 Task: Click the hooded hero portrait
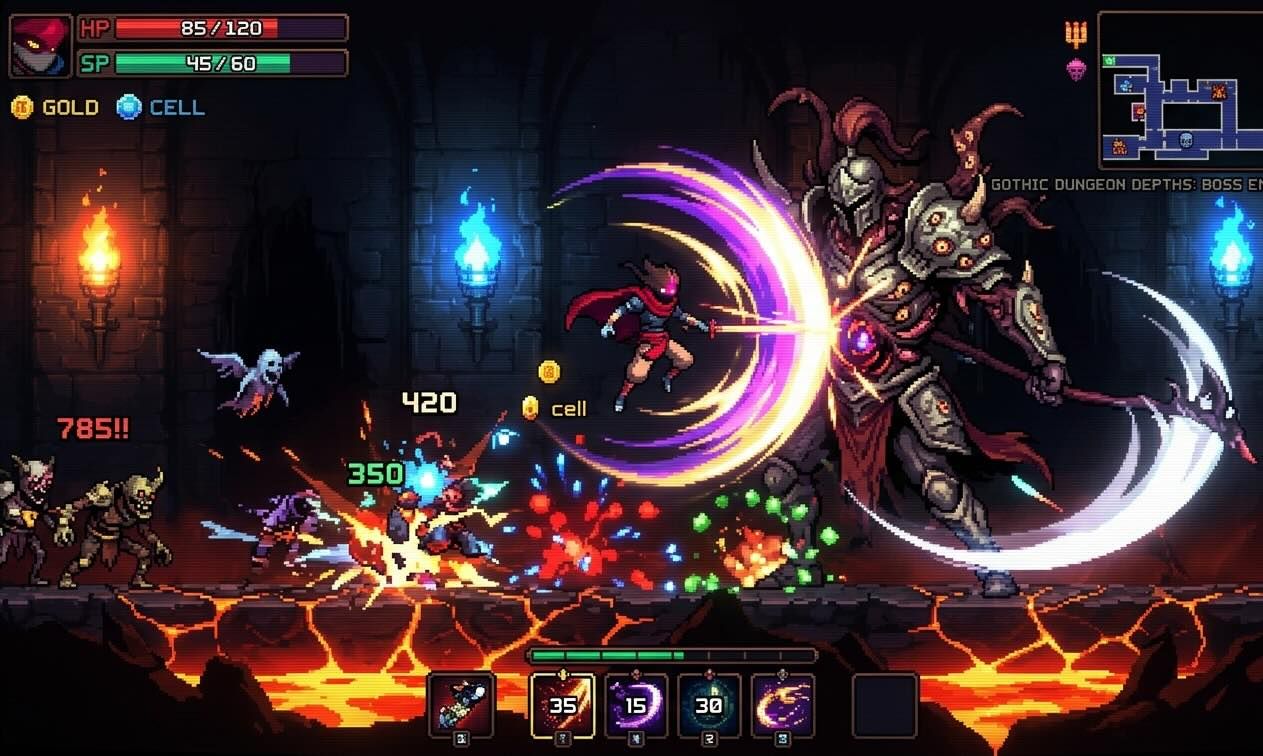40,46
